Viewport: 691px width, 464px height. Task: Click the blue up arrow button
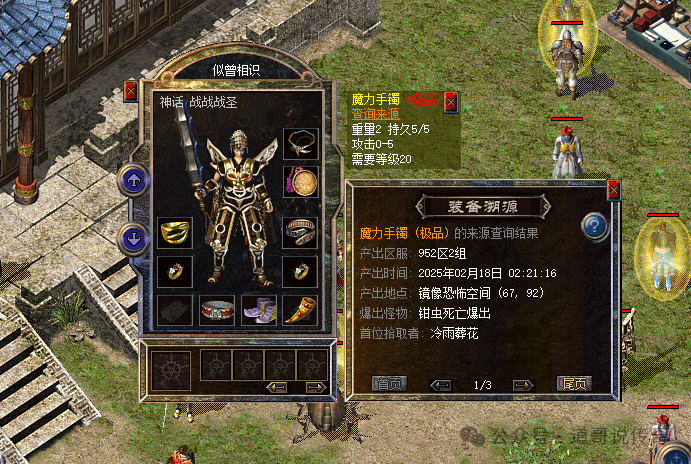[x=133, y=182]
